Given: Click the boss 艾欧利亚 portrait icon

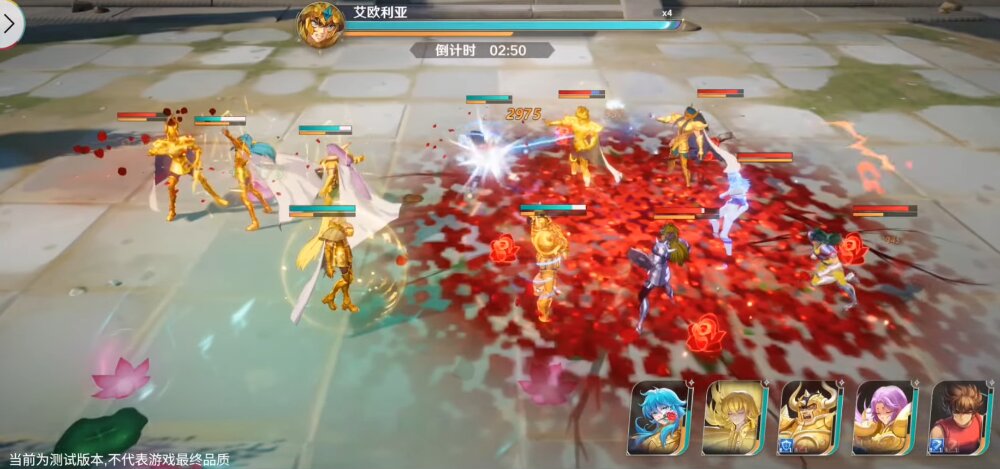Looking at the screenshot, I should point(320,24).
